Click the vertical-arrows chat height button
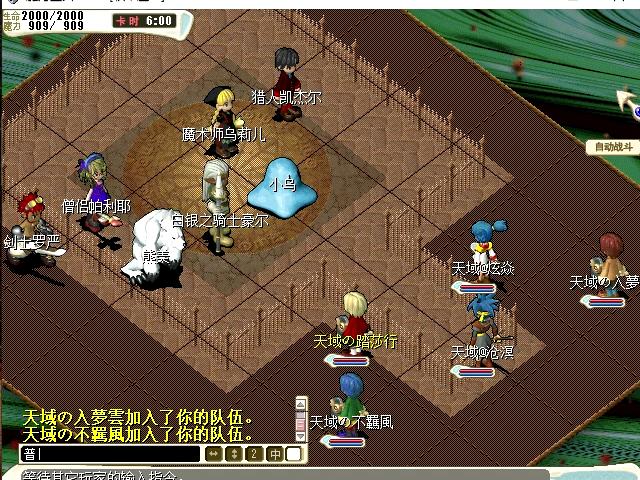Image resolution: width=640 pixels, height=480 pixels. 234,454
